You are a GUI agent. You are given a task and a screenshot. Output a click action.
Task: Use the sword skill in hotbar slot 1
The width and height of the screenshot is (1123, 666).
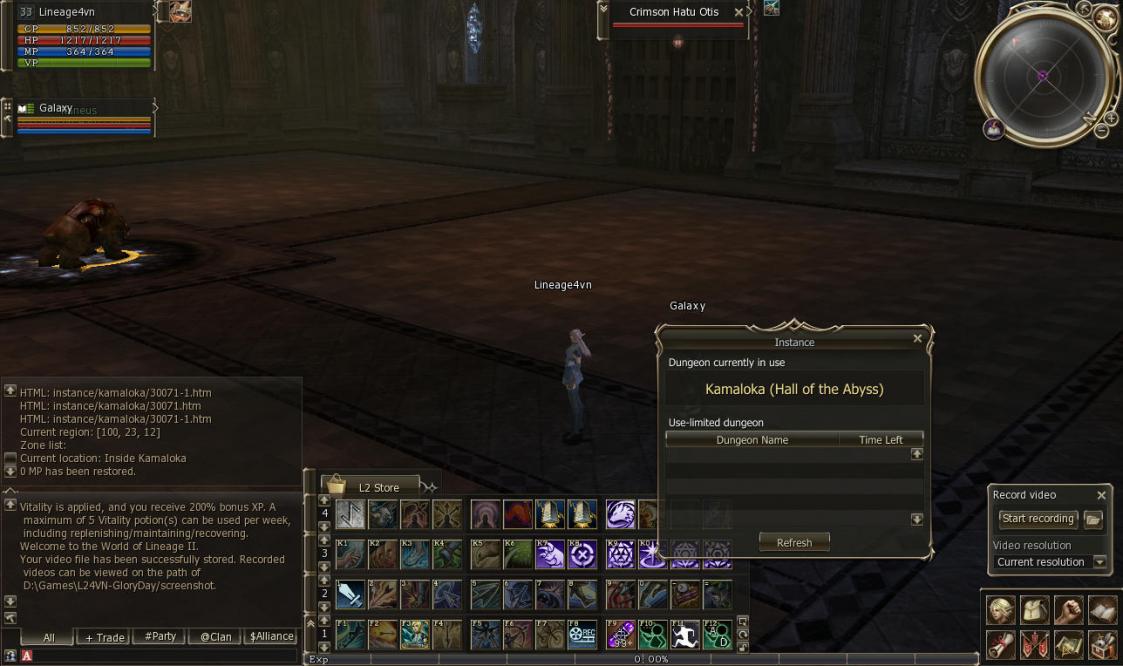tap(350, 595)
